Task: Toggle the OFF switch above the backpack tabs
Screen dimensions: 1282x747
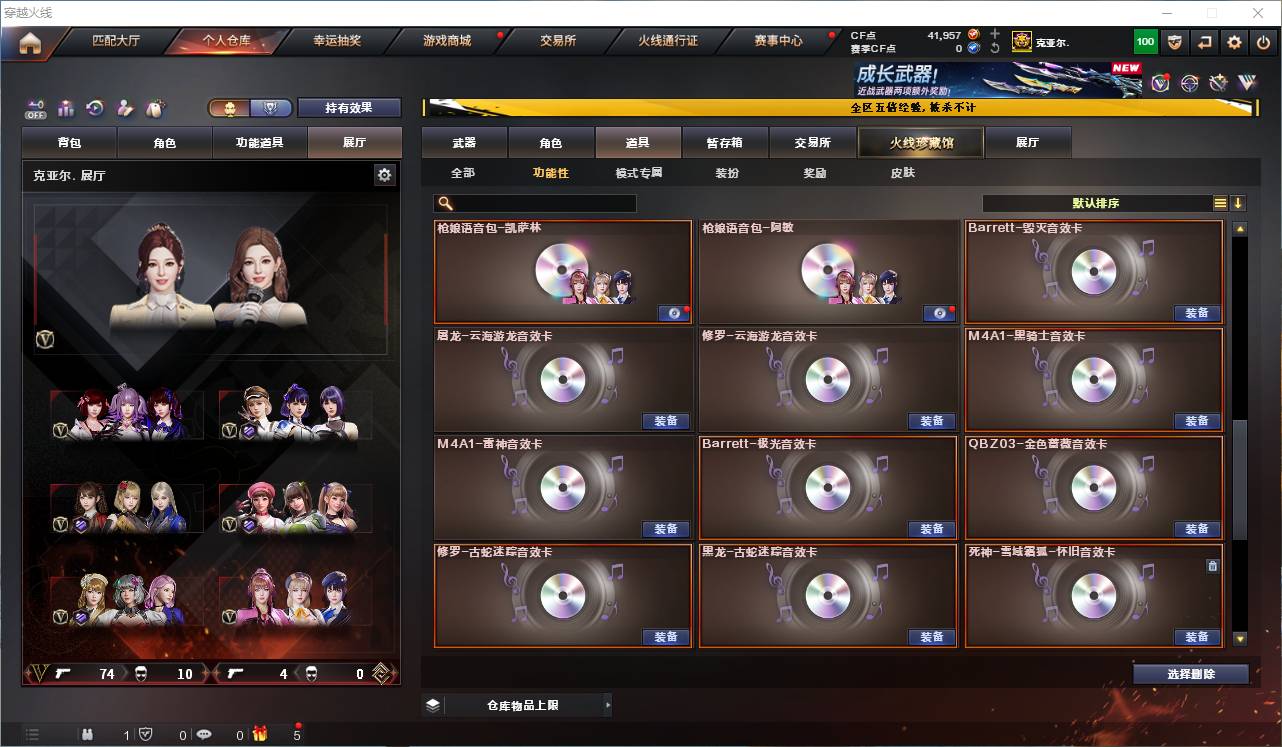Action: 35,108
